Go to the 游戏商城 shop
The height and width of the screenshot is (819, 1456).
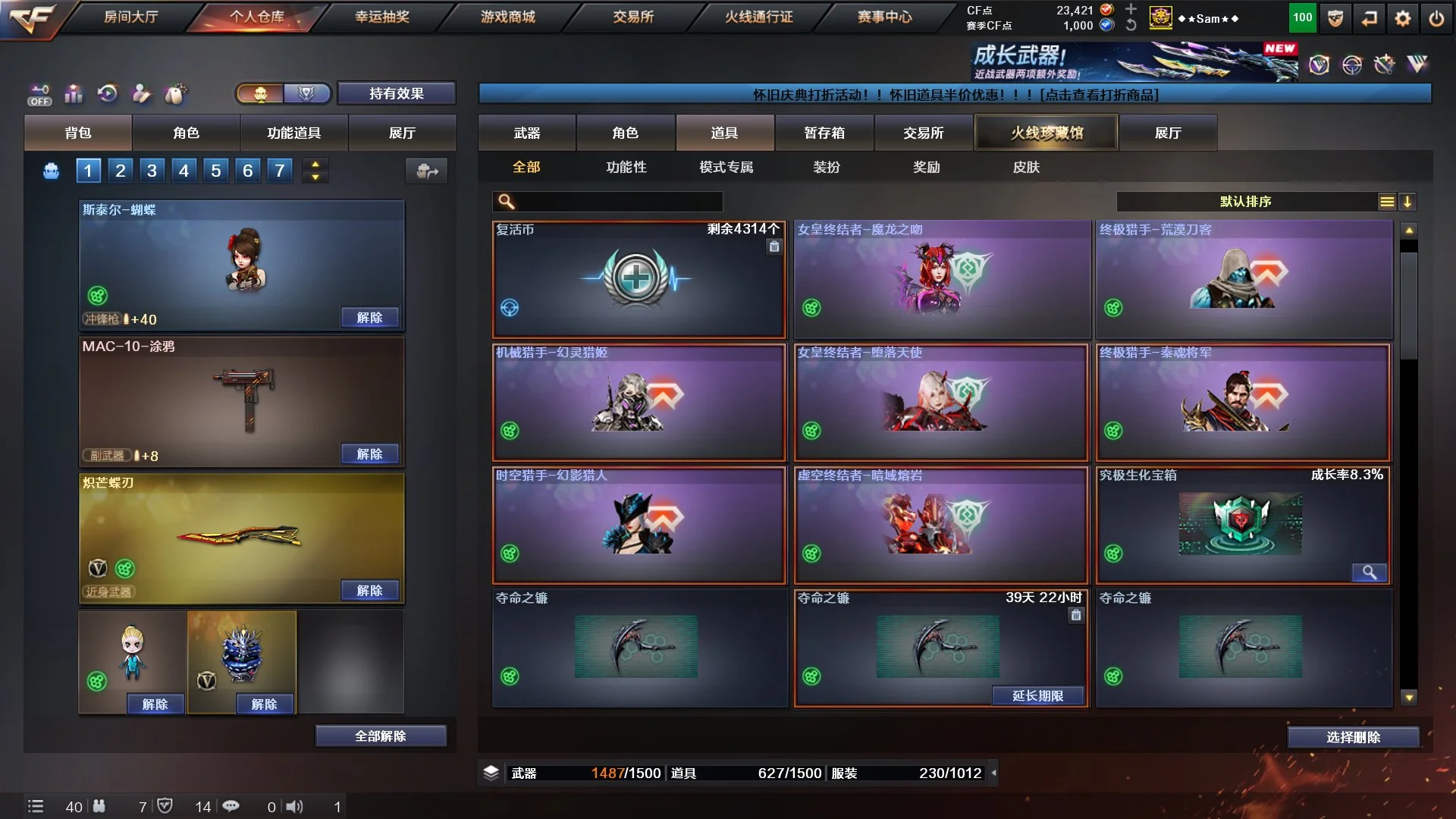coord(507,17)
